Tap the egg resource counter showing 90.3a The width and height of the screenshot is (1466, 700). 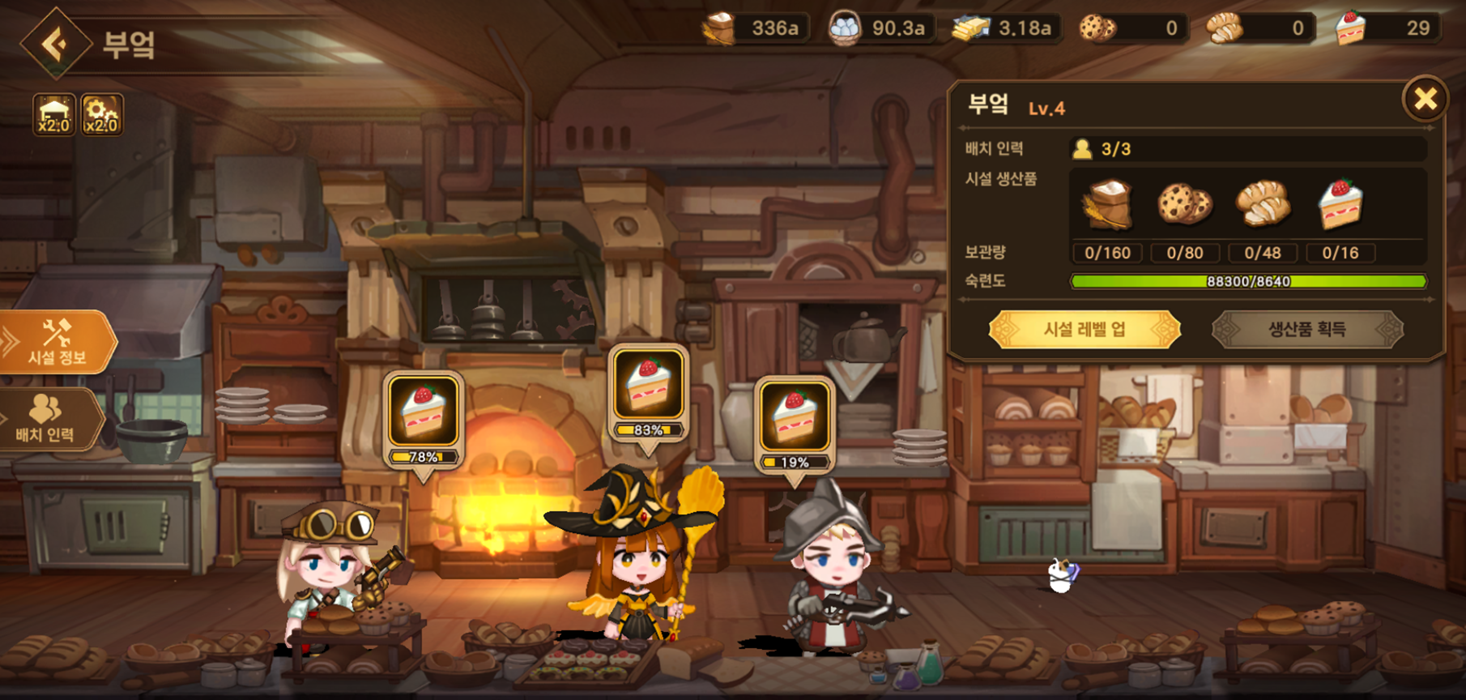(x=880, y=28)
